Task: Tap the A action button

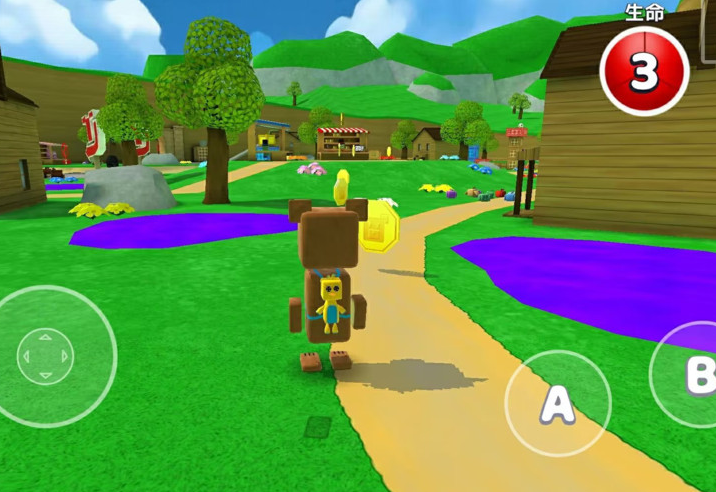Action: [x=557, y=403]
